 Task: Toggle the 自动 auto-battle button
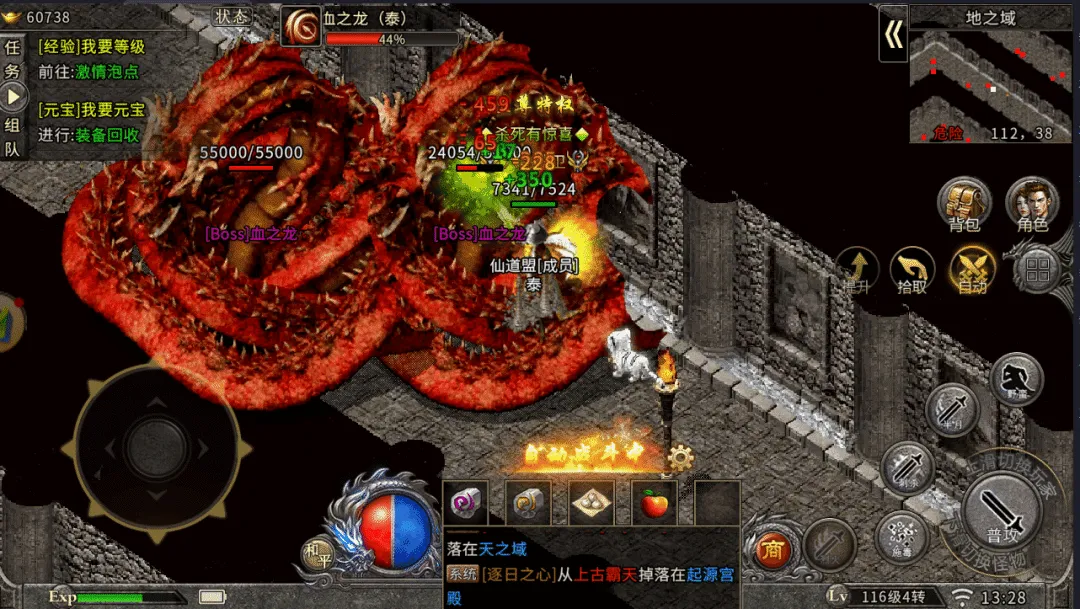click(x=972, y=269)
